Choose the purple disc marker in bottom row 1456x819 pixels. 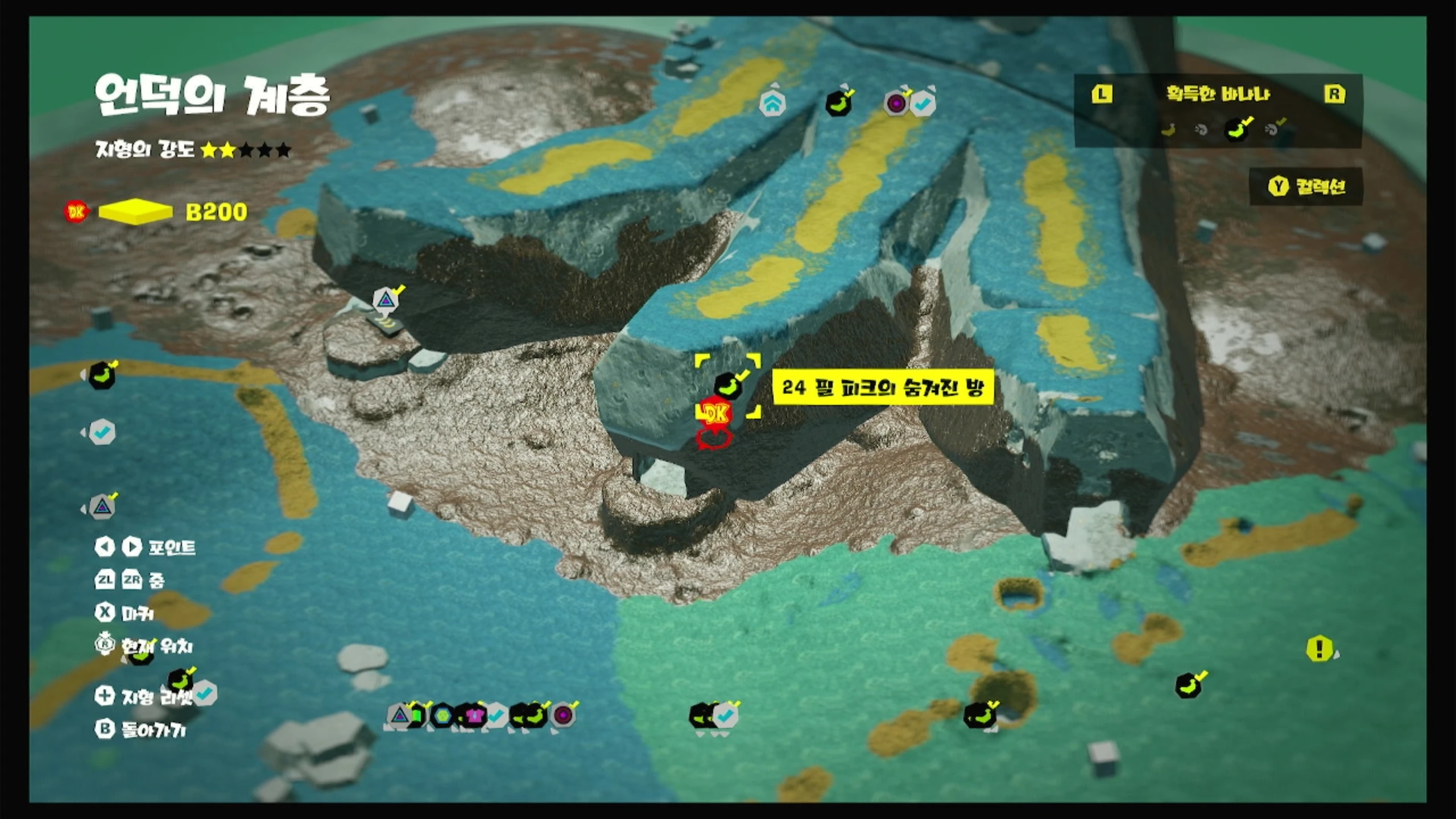(563, 715)
